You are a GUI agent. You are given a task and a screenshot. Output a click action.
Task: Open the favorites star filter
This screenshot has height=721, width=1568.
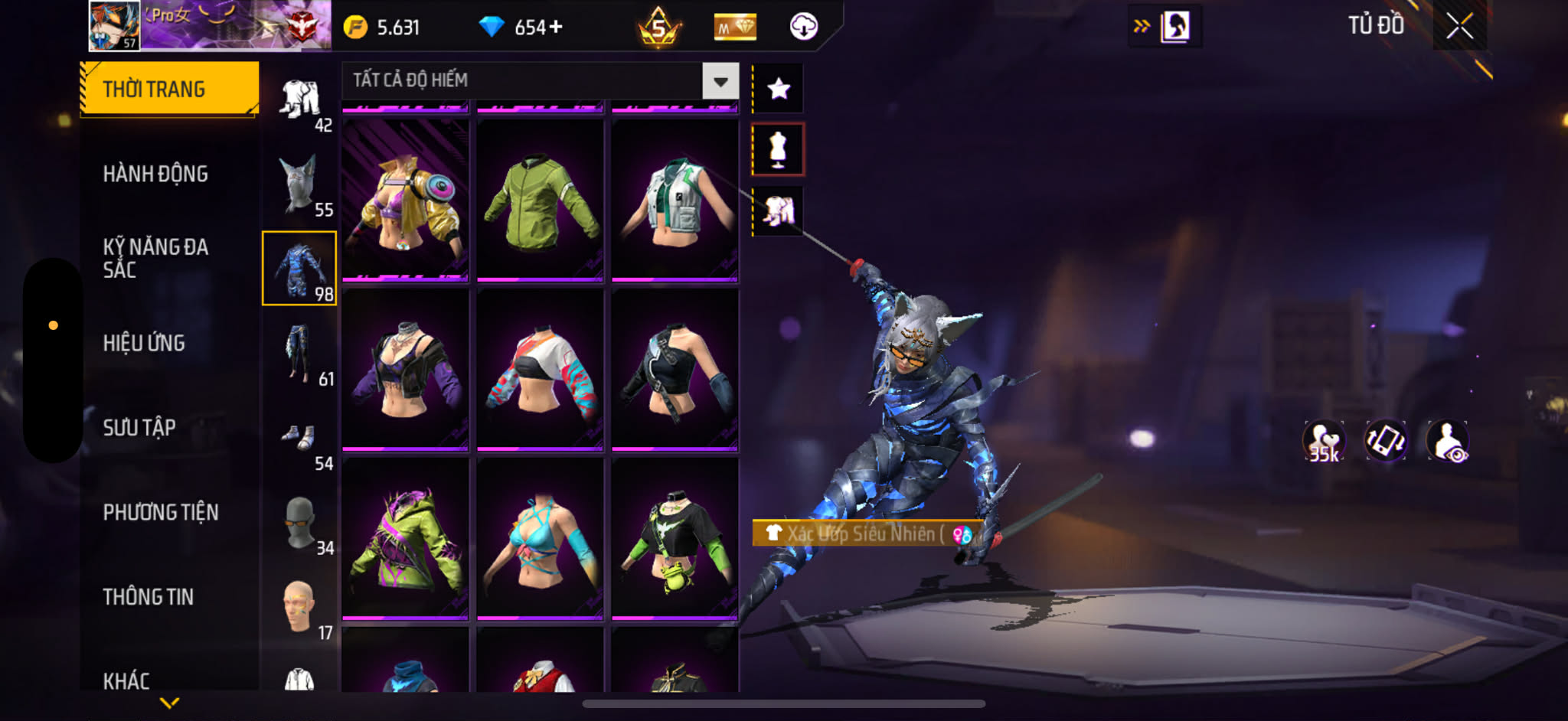point(779,89)
